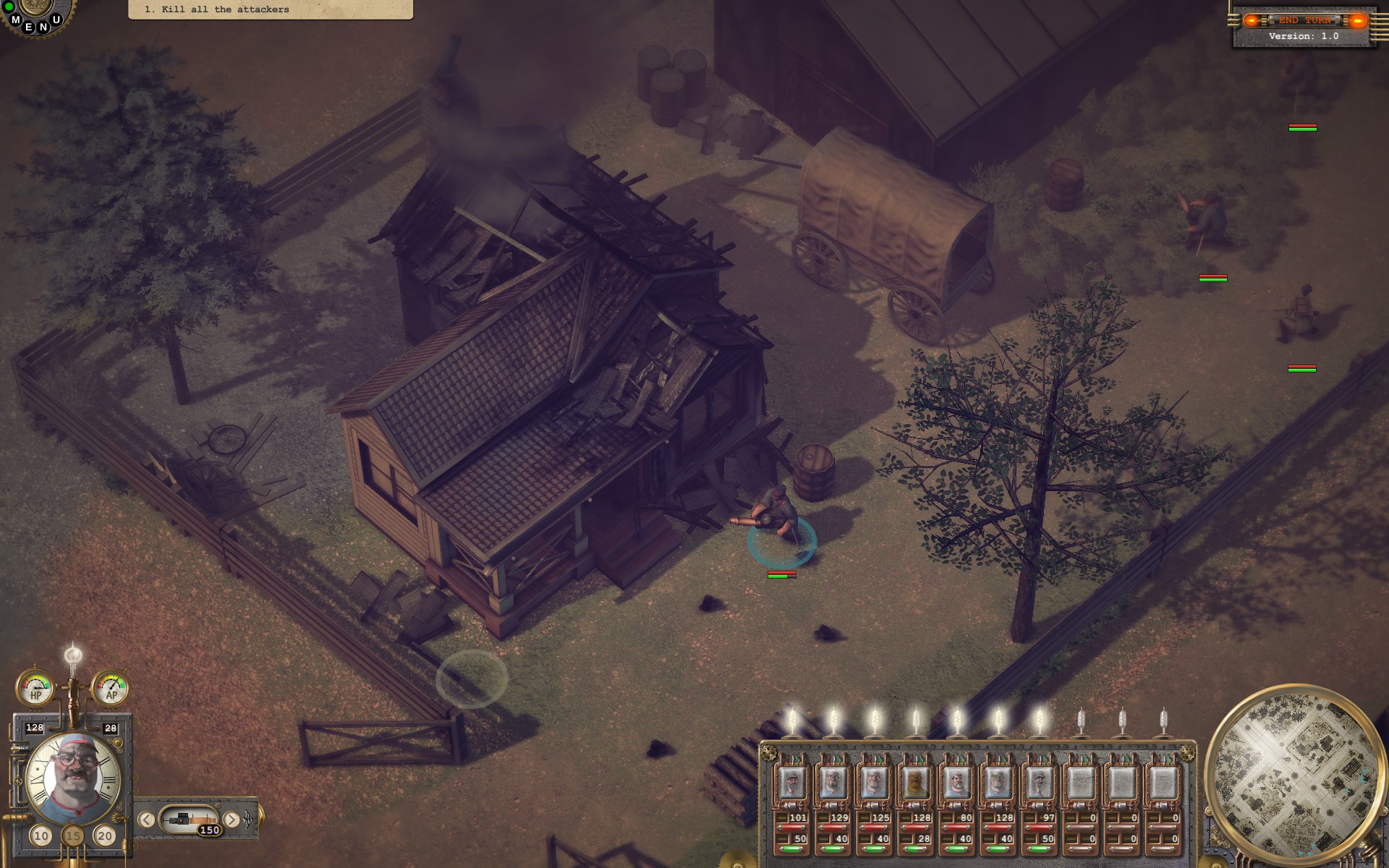Cycle to the next weapon with the right arrow
1389x868 pixels.
click(232, 820)
